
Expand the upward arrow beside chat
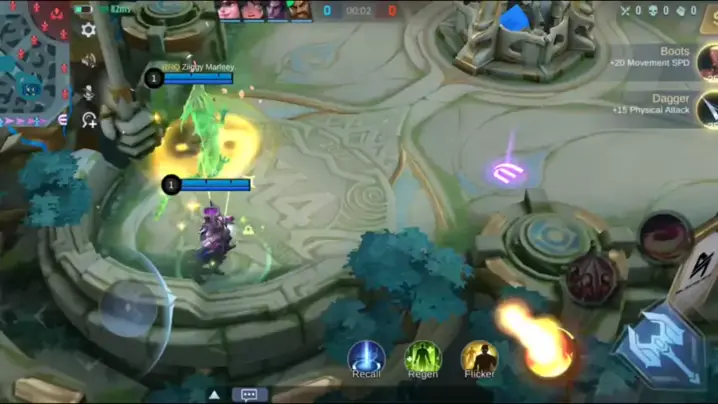214,394
